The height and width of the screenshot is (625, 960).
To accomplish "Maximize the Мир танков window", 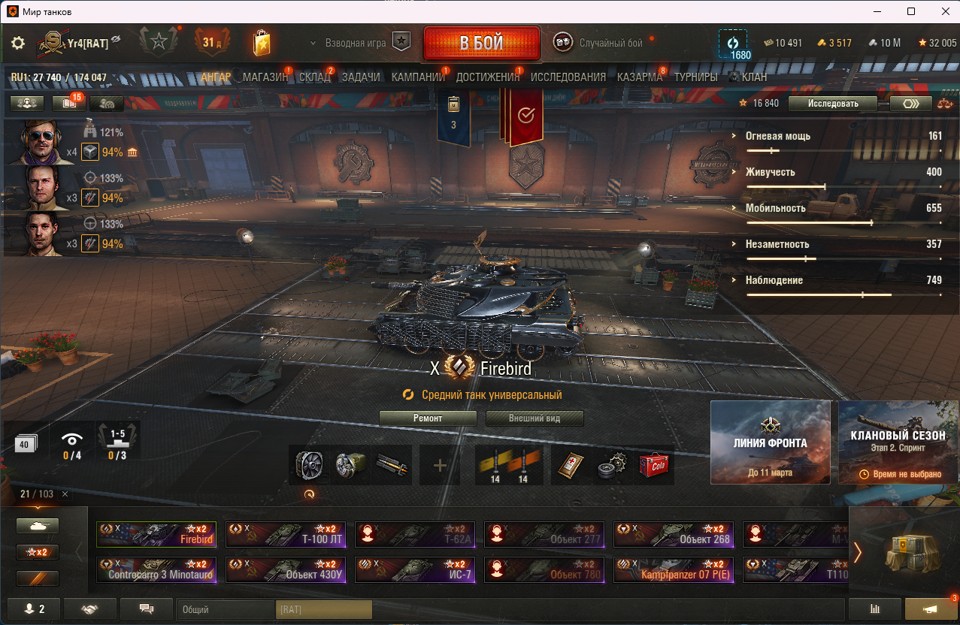I will (911, 11).
